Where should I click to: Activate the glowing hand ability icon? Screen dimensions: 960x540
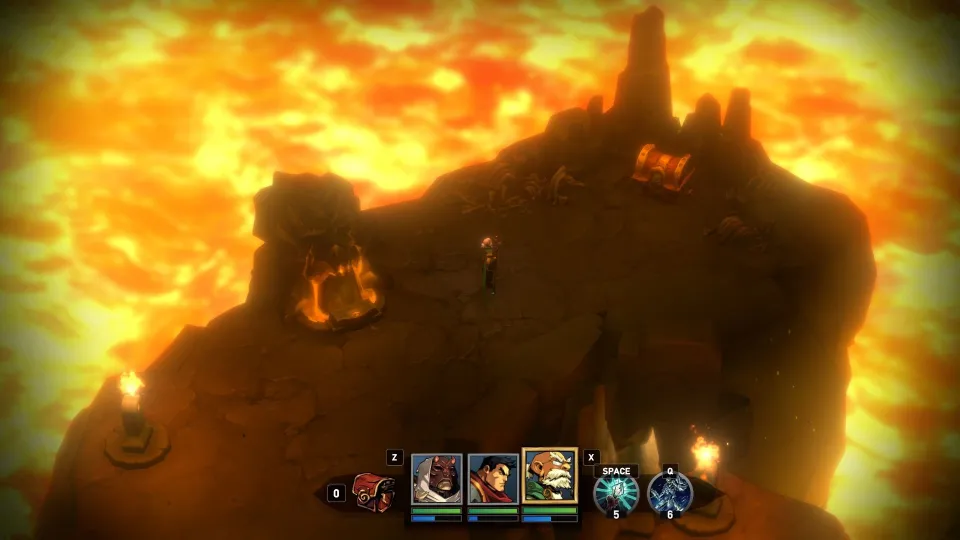coord(615,494)
